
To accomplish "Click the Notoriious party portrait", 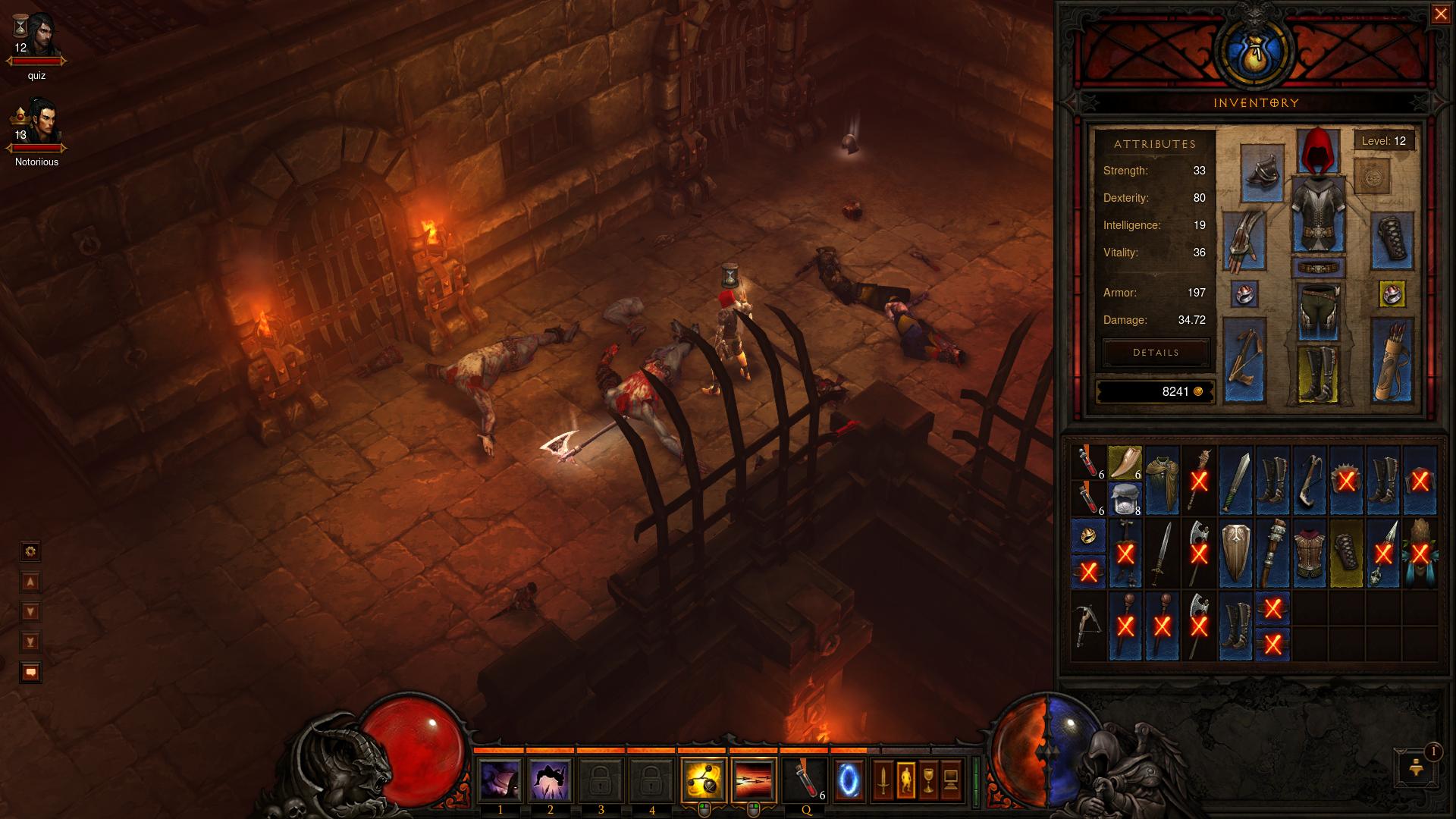I will (x=36, y=124).
